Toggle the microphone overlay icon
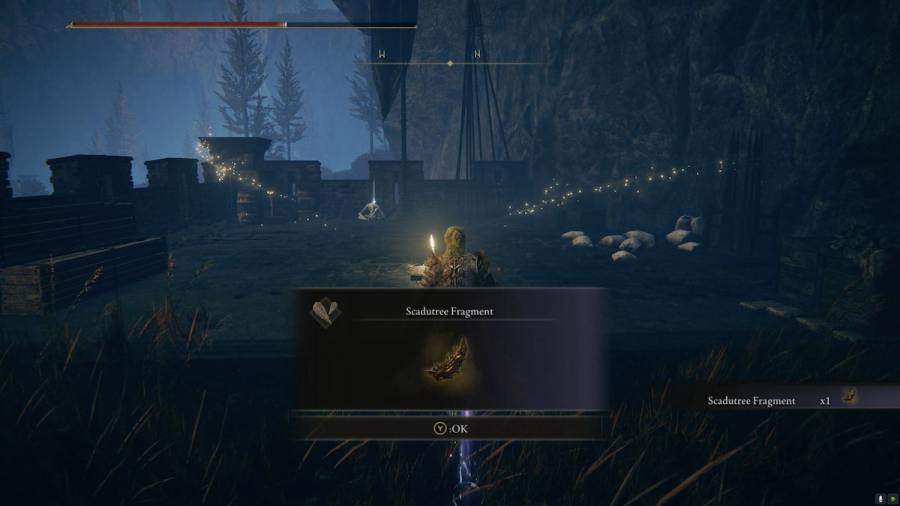The width and height of the screenshot is (900, 506). 880,498
